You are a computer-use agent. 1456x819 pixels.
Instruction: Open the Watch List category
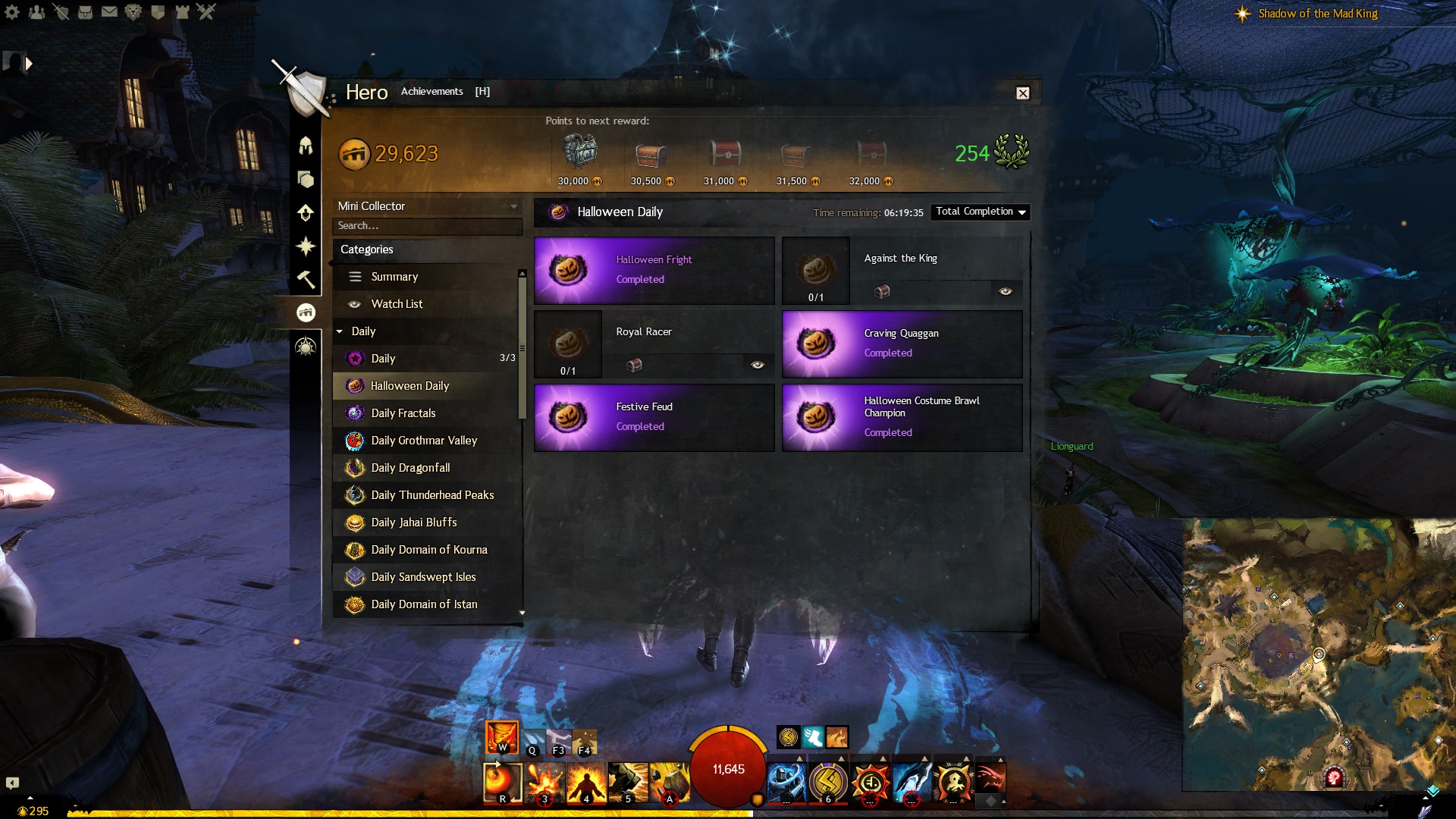[x=397, y=304]
